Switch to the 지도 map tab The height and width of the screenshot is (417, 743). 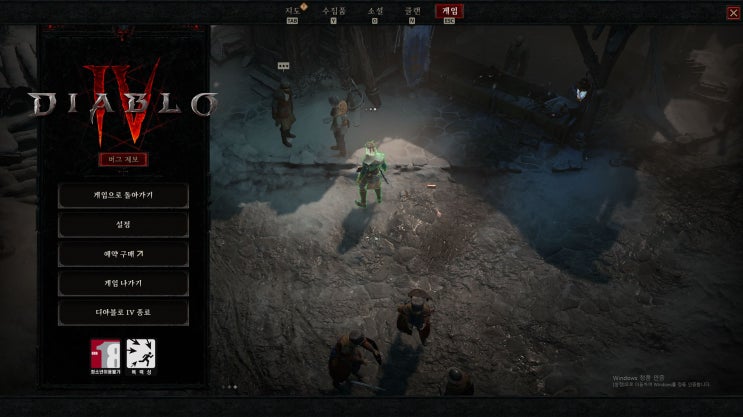(293, 11)
